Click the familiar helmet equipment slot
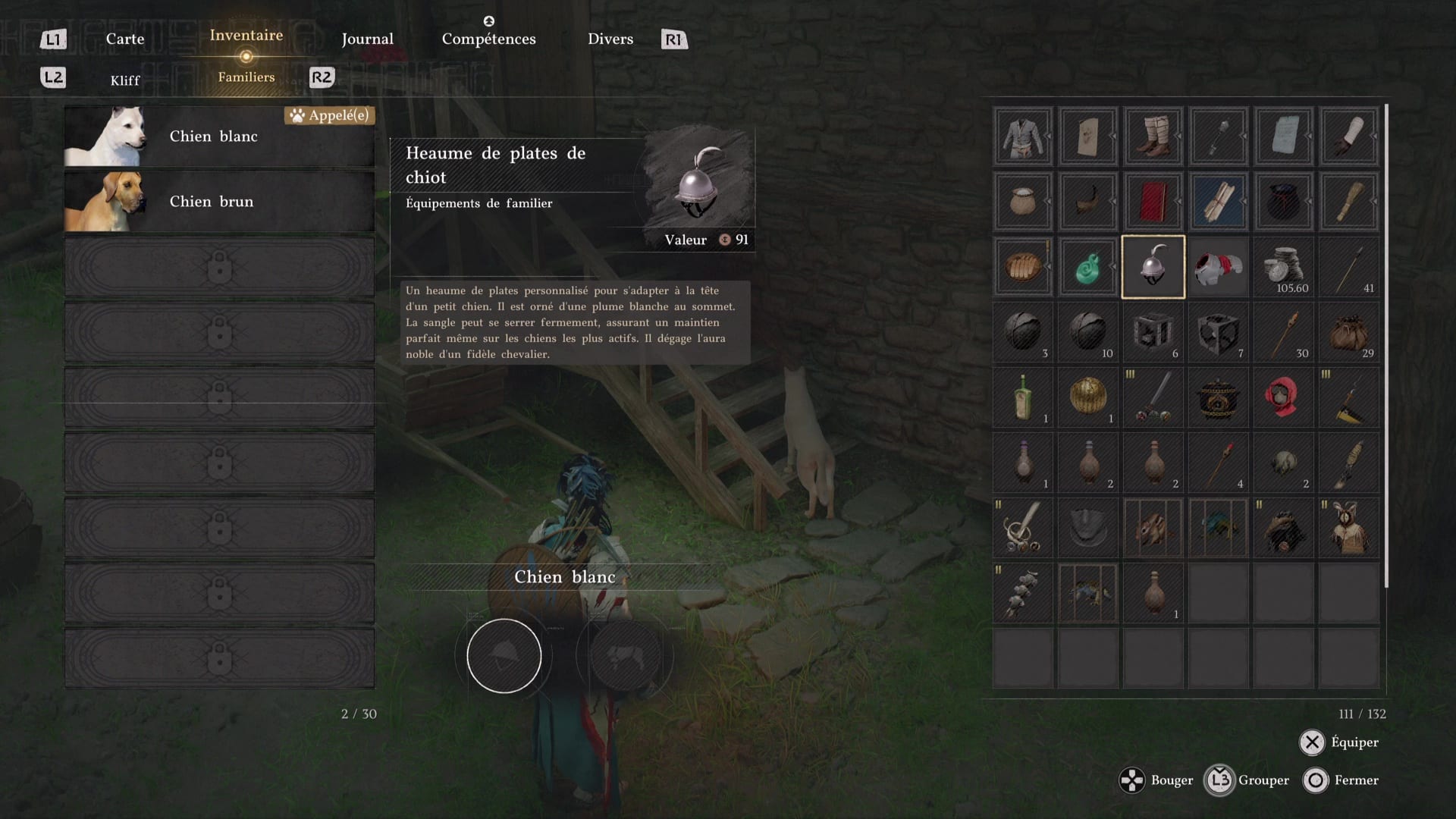This screenshot has width=1456, height=819. (x=504, y=656)
